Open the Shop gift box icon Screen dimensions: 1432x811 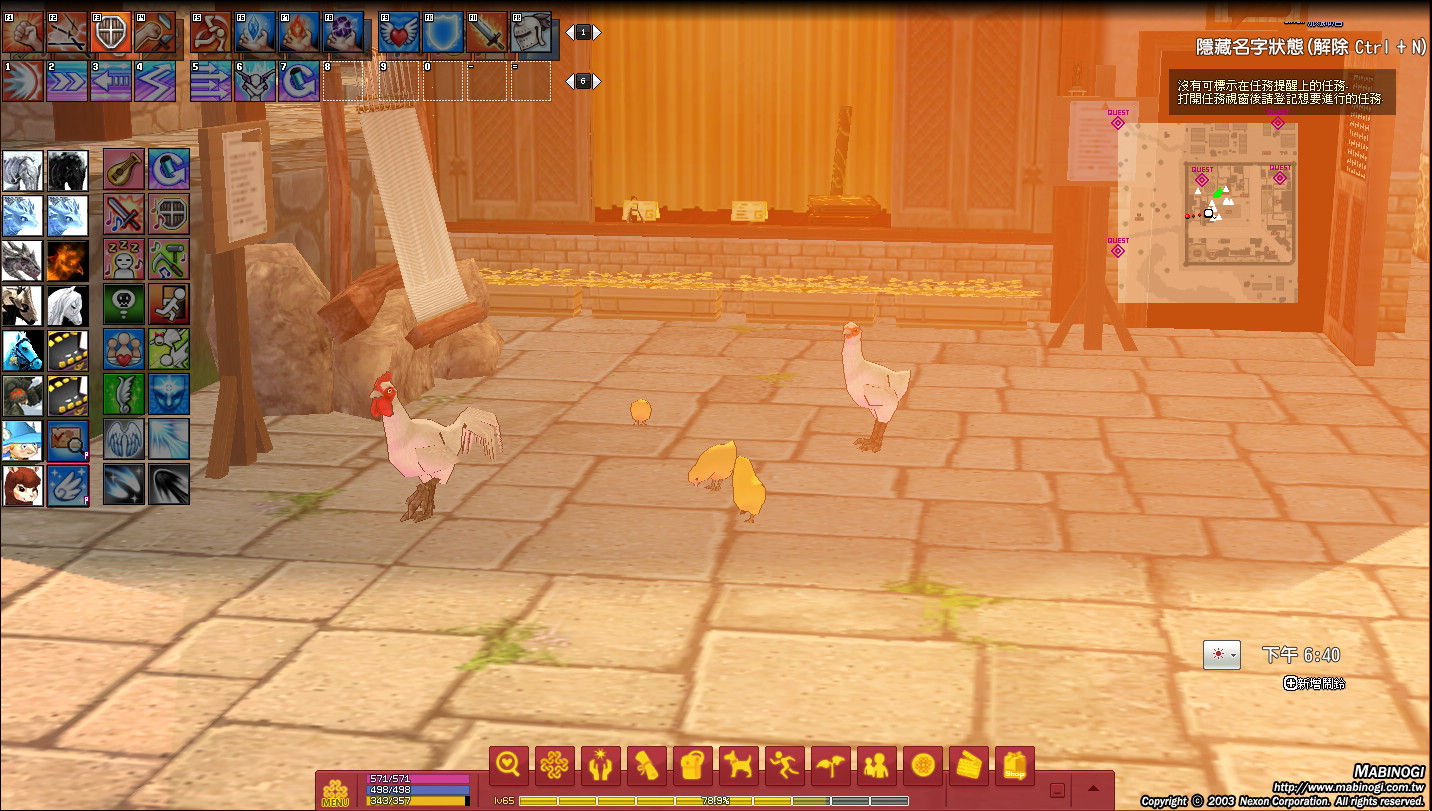(x=1015, y=766)
